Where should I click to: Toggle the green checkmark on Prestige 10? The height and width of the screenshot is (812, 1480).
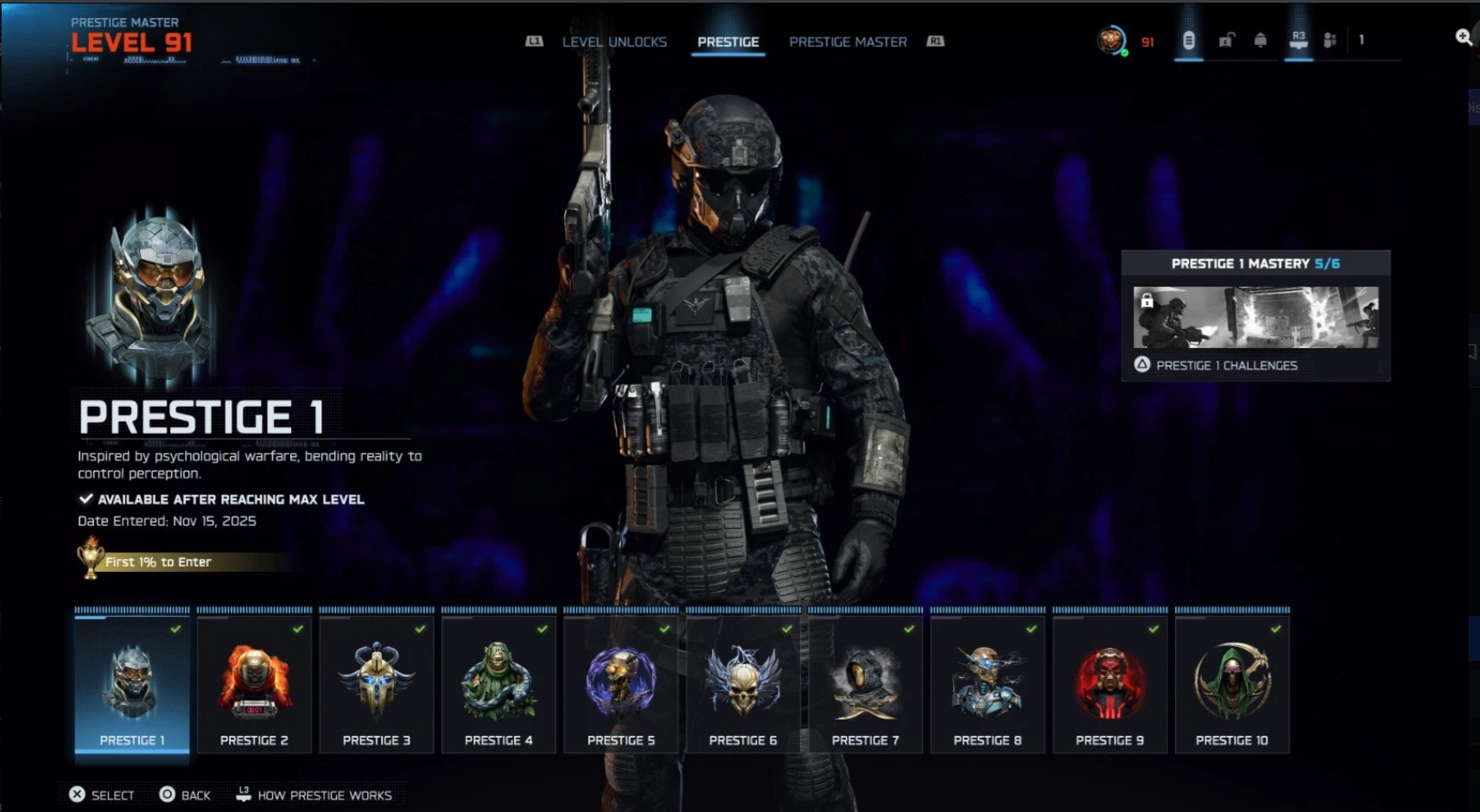tap(1277, 628)
